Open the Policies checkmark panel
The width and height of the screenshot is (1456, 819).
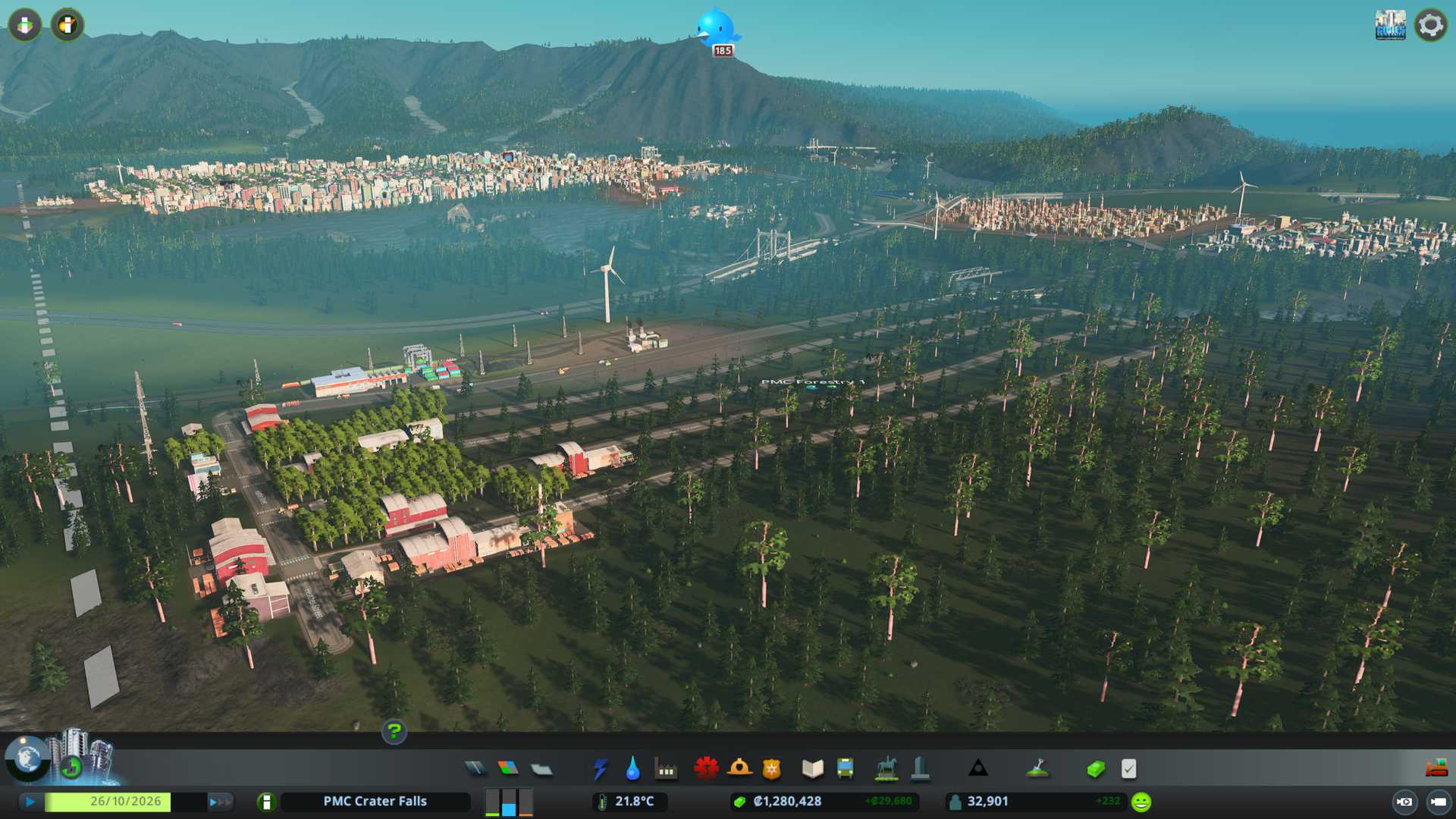(1129, 769)
